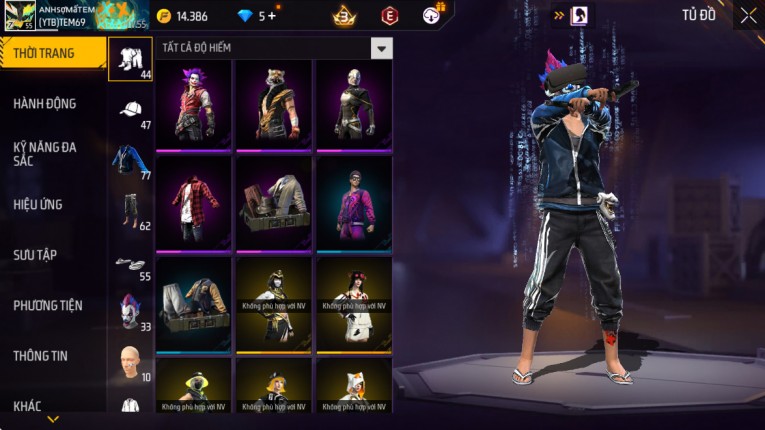
Task: Show the PHƯƠNG TIỆN category
Action: (x=48, y=305)
